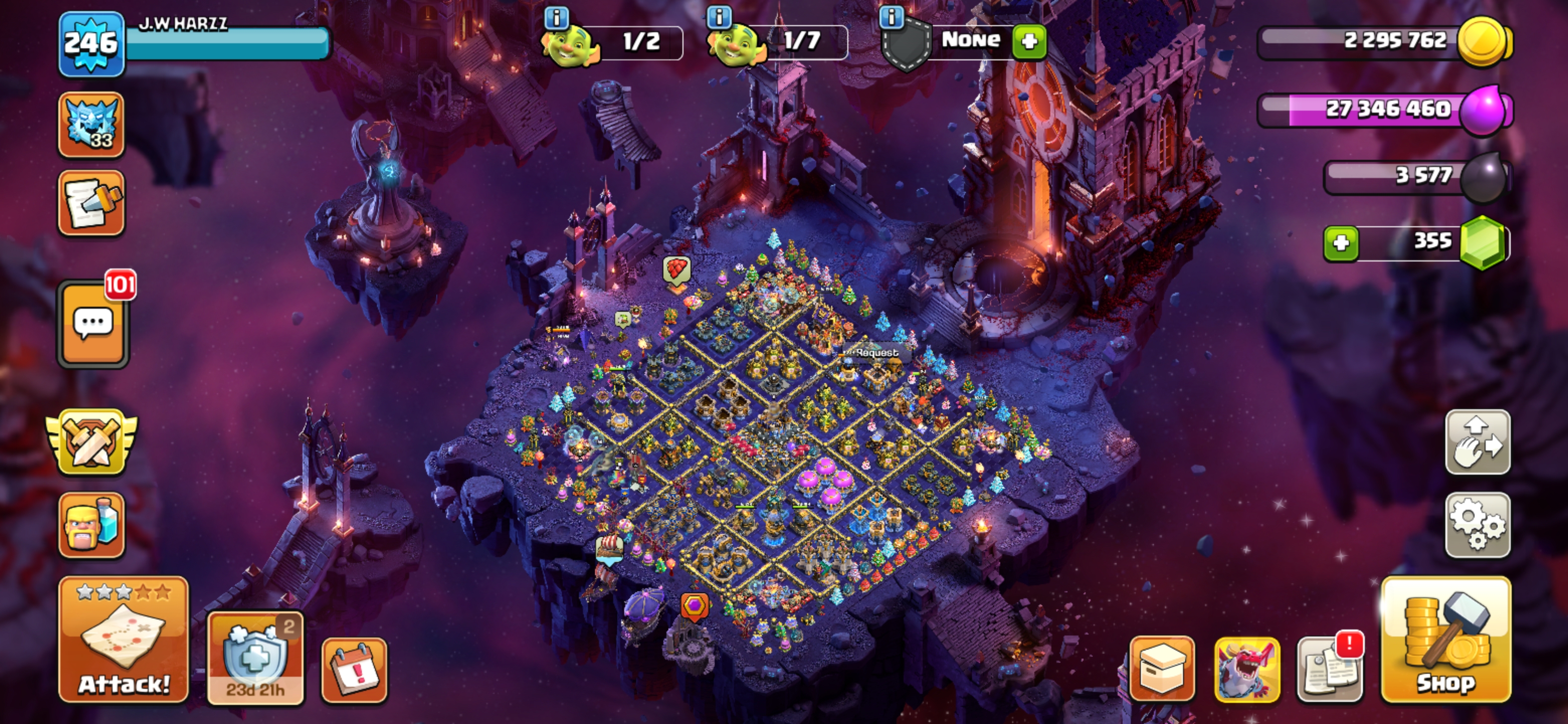Viewport: 1568px width, 724px height.
Task: Add a shield via the None plus button
Action: [1029, 41]
